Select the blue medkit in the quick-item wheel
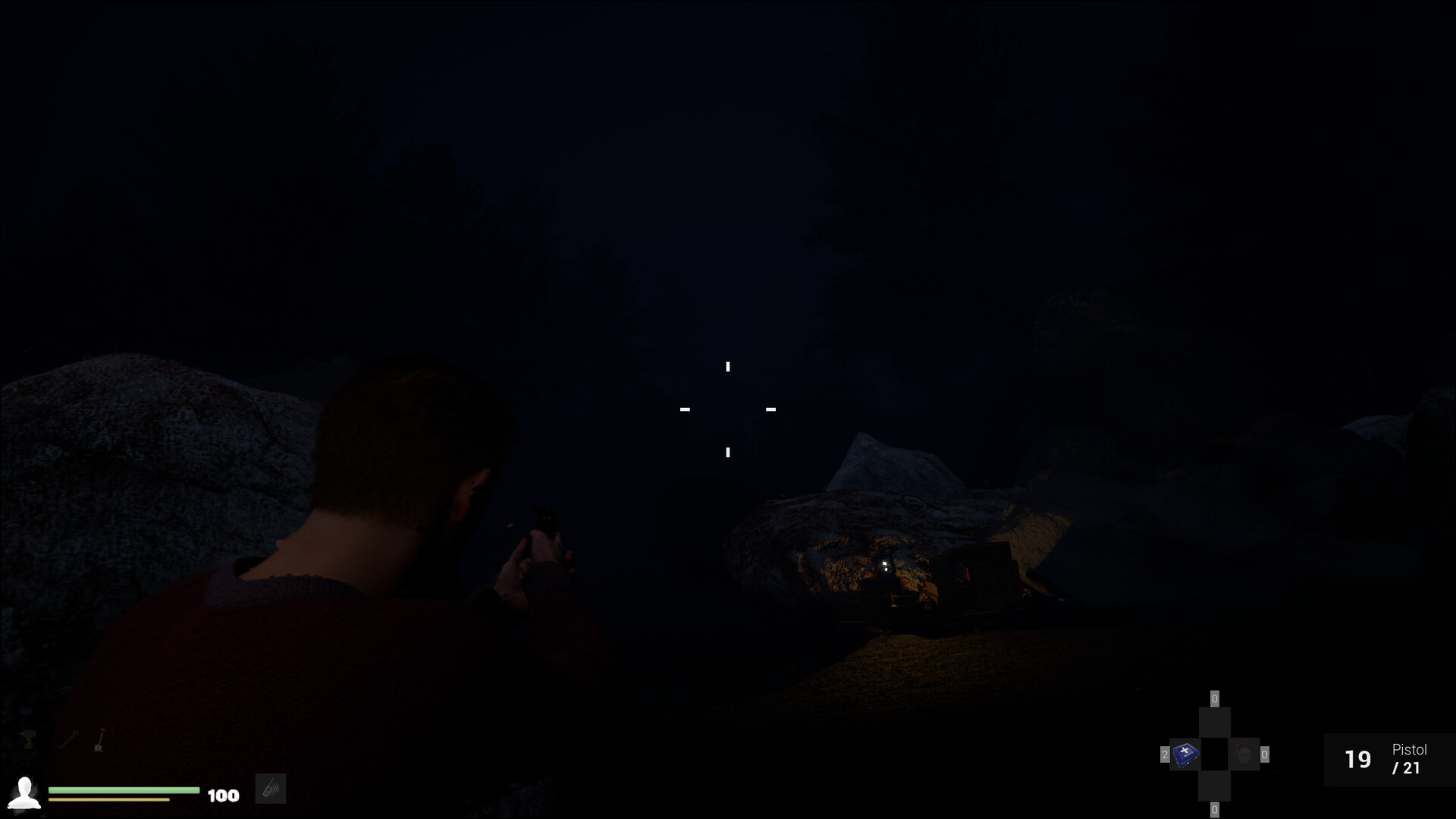1456x819 pixels. (1185, 755)
